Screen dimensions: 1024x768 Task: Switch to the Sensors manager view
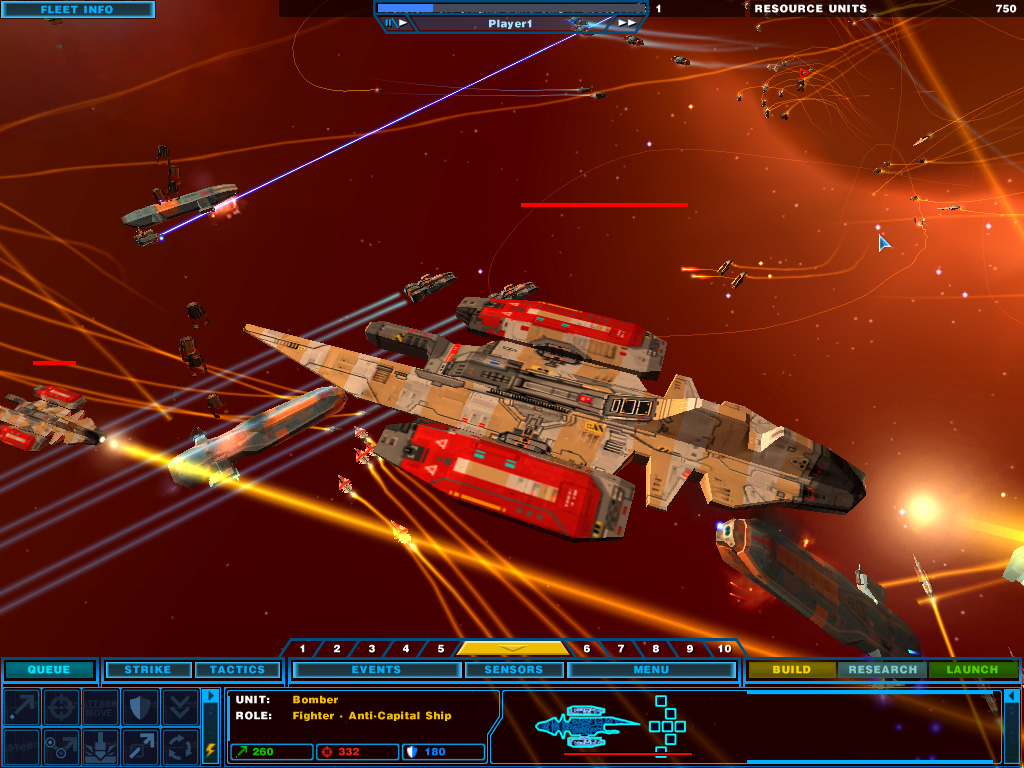[x=513, y=670]
